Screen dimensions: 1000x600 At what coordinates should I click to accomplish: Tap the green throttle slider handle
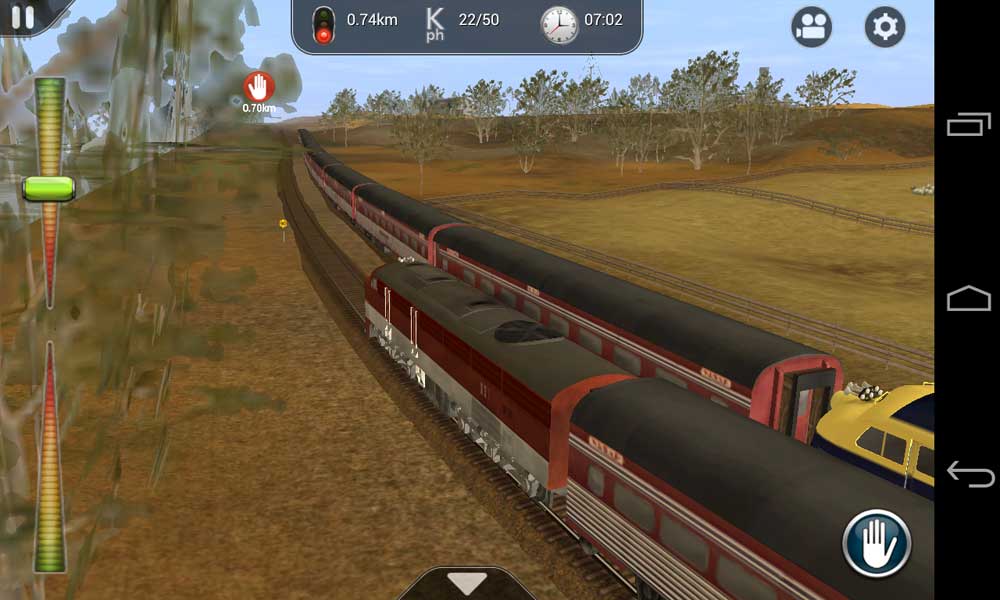pos(48,188)
